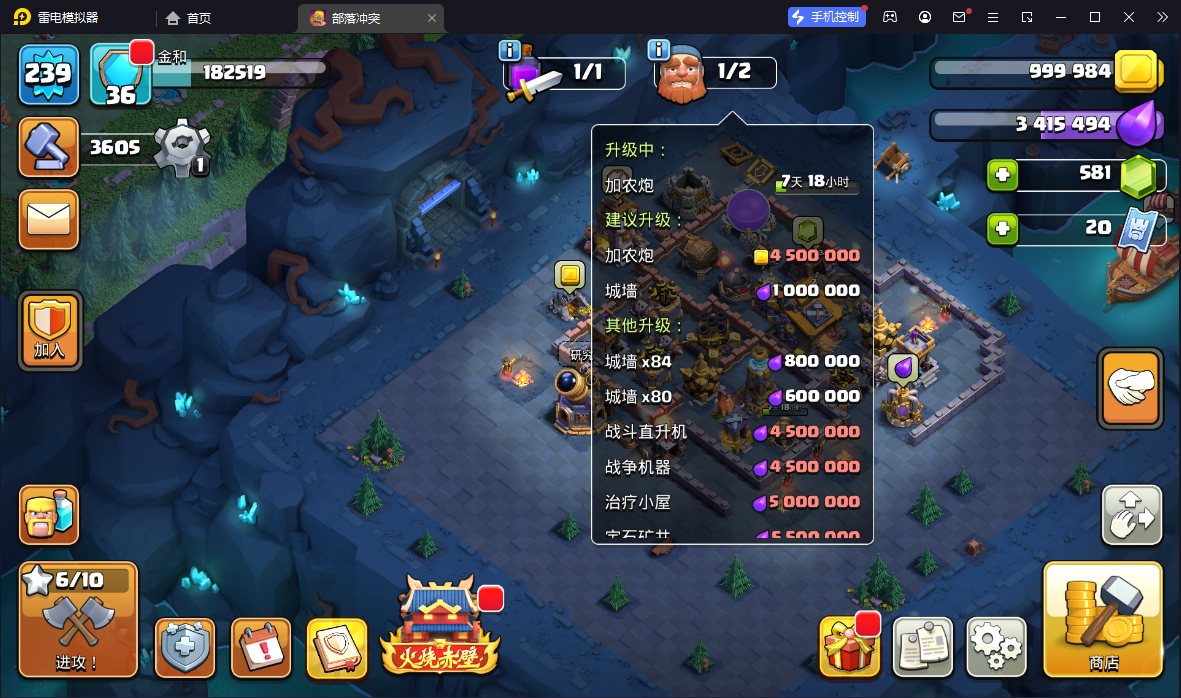1181x698 pixels.
Task: Open the mail inbox envelope
Action: pyautogui.click(x=49, y=218)
